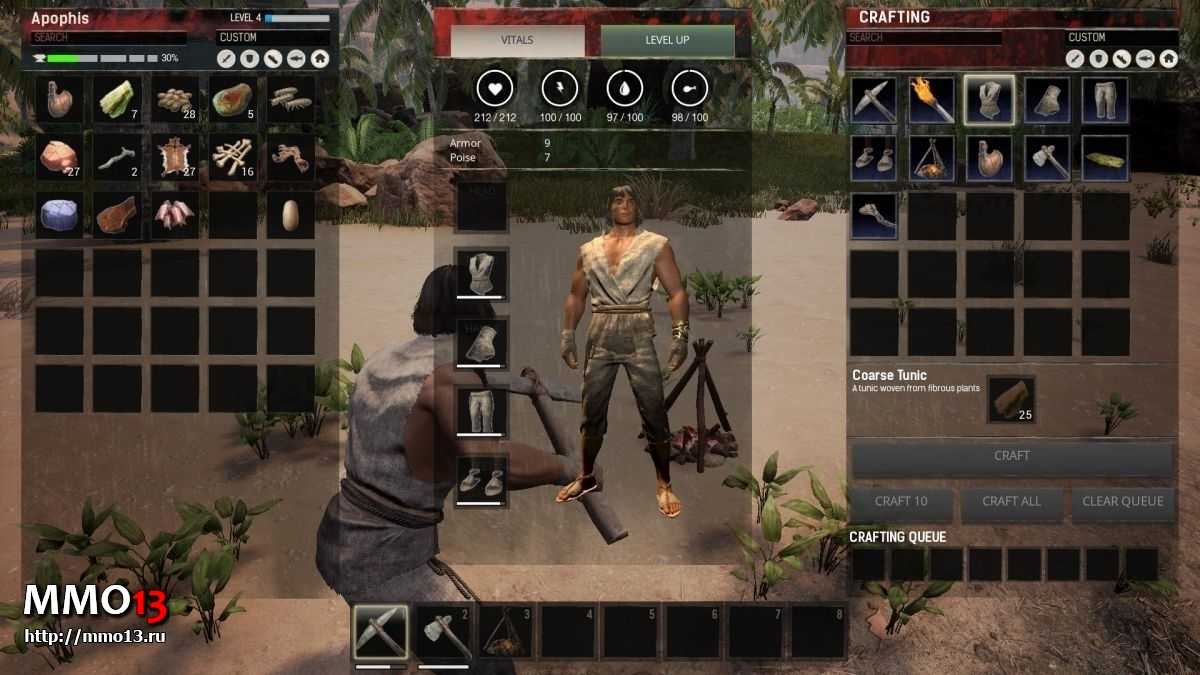
Task: Clear the crafting queue
Action: 1122,502
